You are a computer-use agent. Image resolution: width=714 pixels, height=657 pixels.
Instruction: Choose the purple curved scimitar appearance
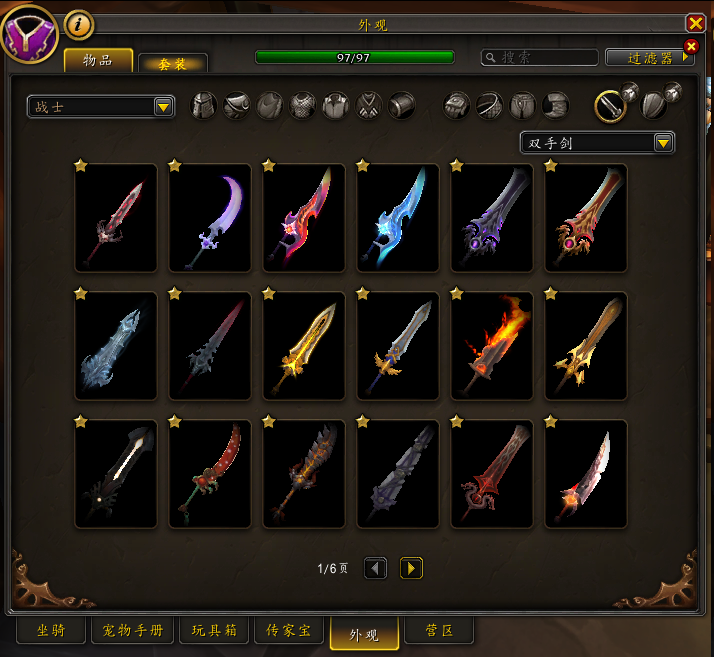tap(210, 217)
